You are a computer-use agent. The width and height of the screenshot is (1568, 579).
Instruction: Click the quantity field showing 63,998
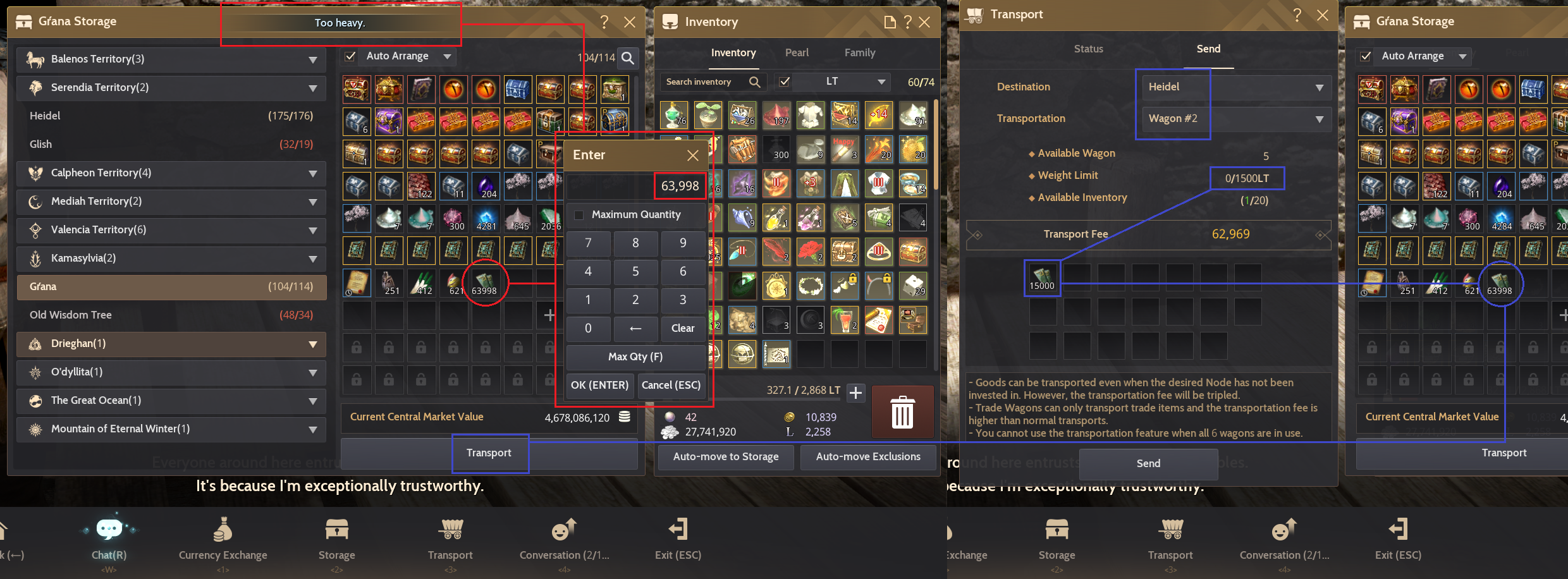point(680,185)
